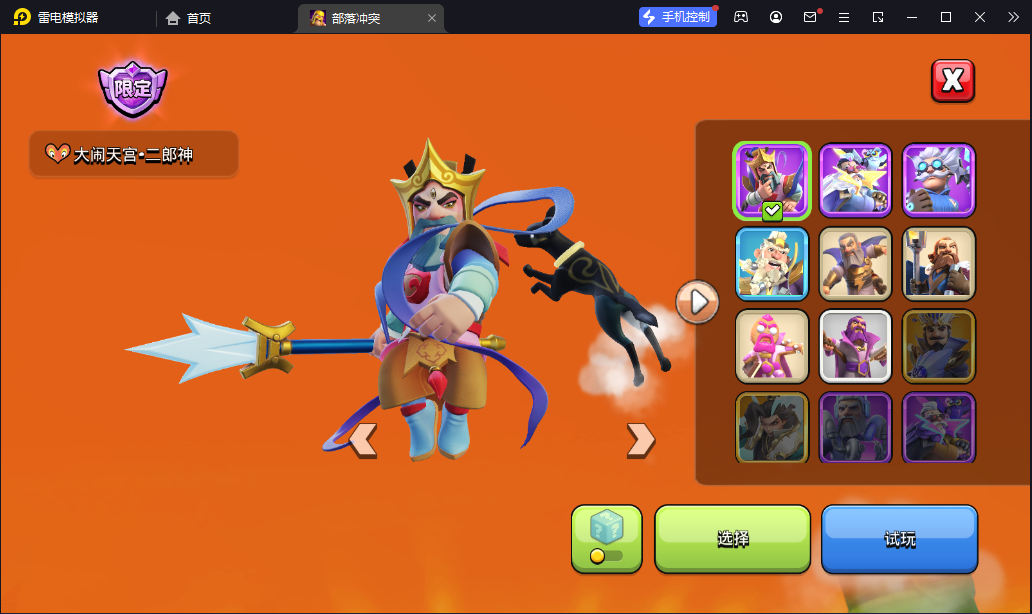Choose the grey-bearded purple-caped warden skin
Image resolution: width=1032 pixels, height=614 pixels.
tap(855, 263)
